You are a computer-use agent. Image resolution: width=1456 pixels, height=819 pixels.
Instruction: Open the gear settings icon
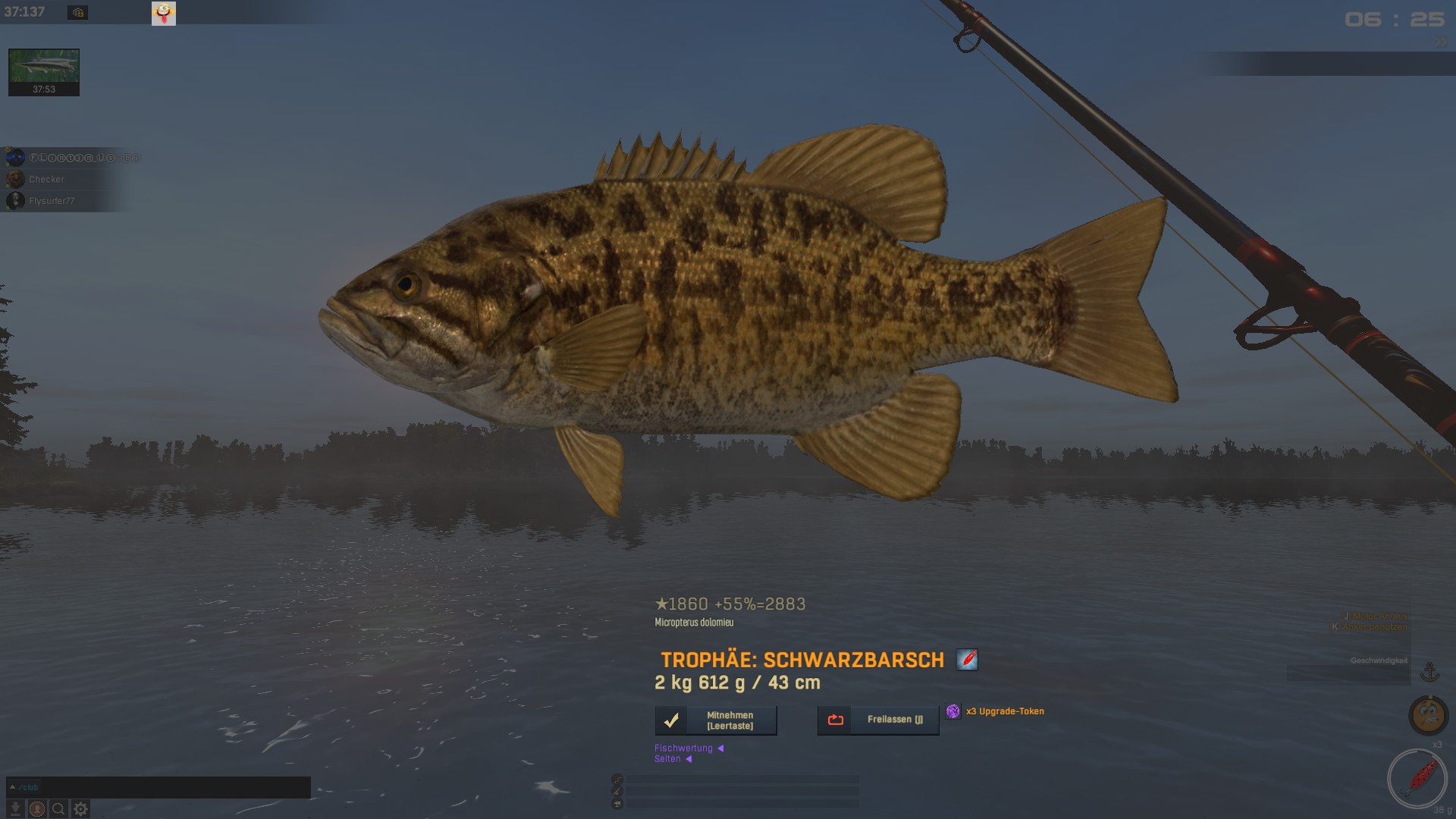[80, 809]
